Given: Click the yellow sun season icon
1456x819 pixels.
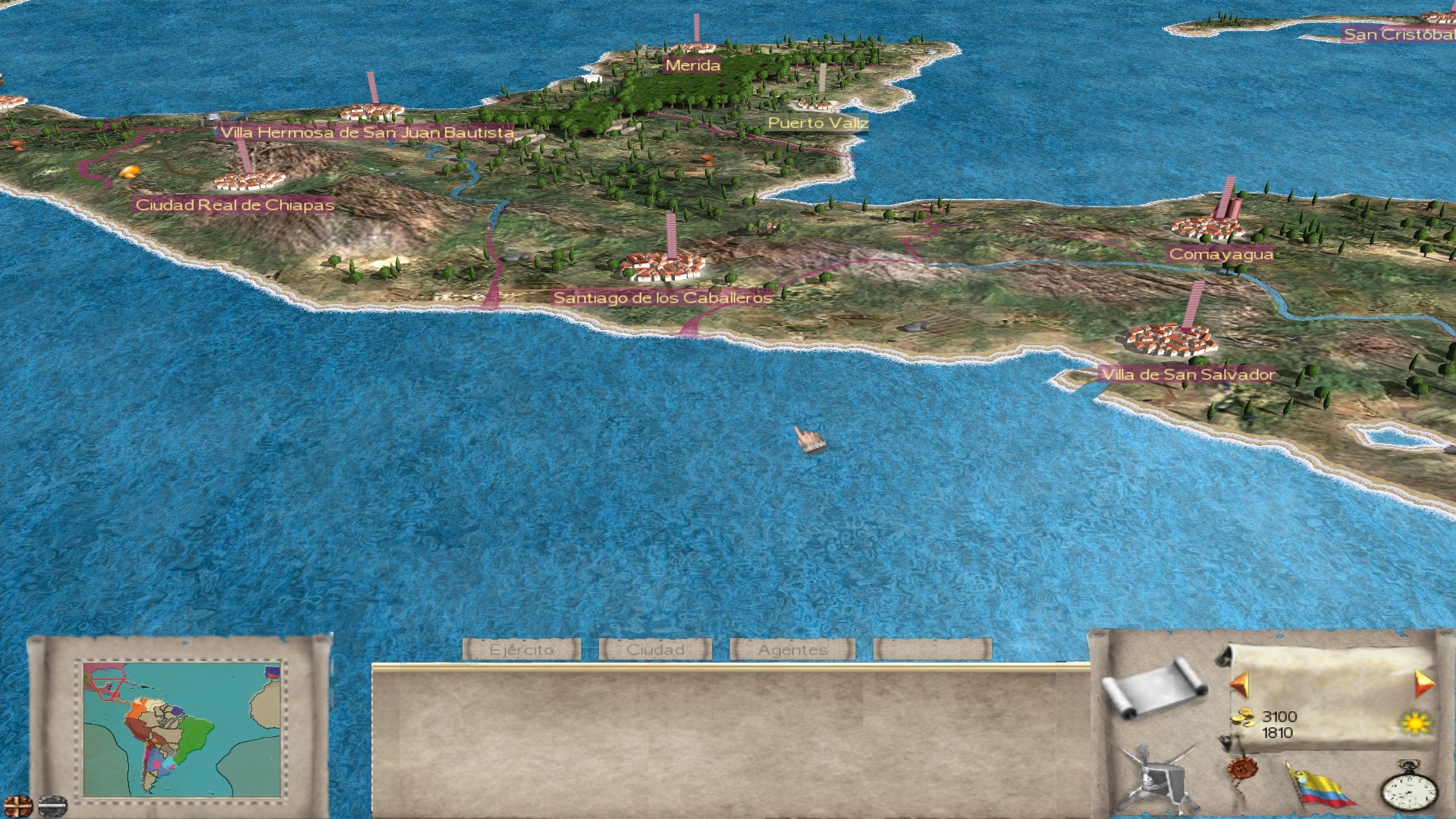Looking at the screenshot, I should tap(1415, 723).
